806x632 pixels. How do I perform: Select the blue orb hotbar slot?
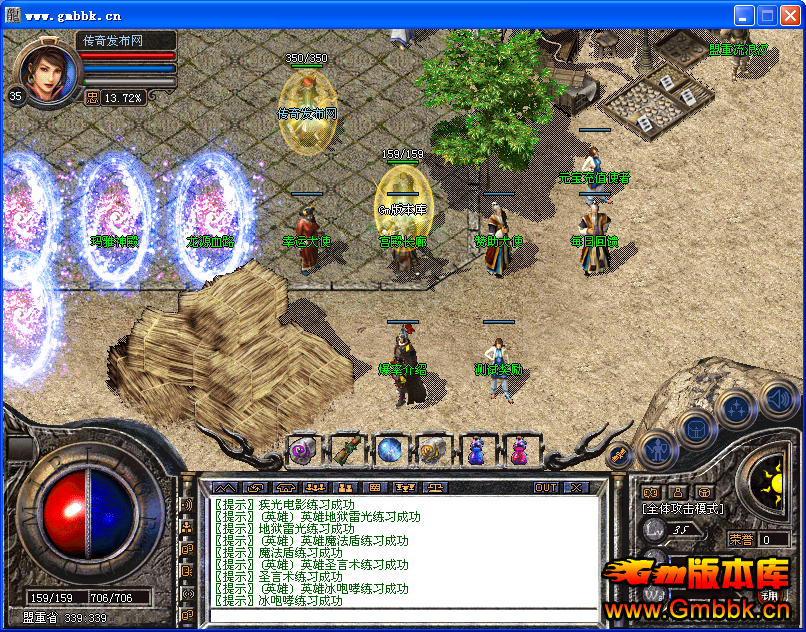pos(389,451)
